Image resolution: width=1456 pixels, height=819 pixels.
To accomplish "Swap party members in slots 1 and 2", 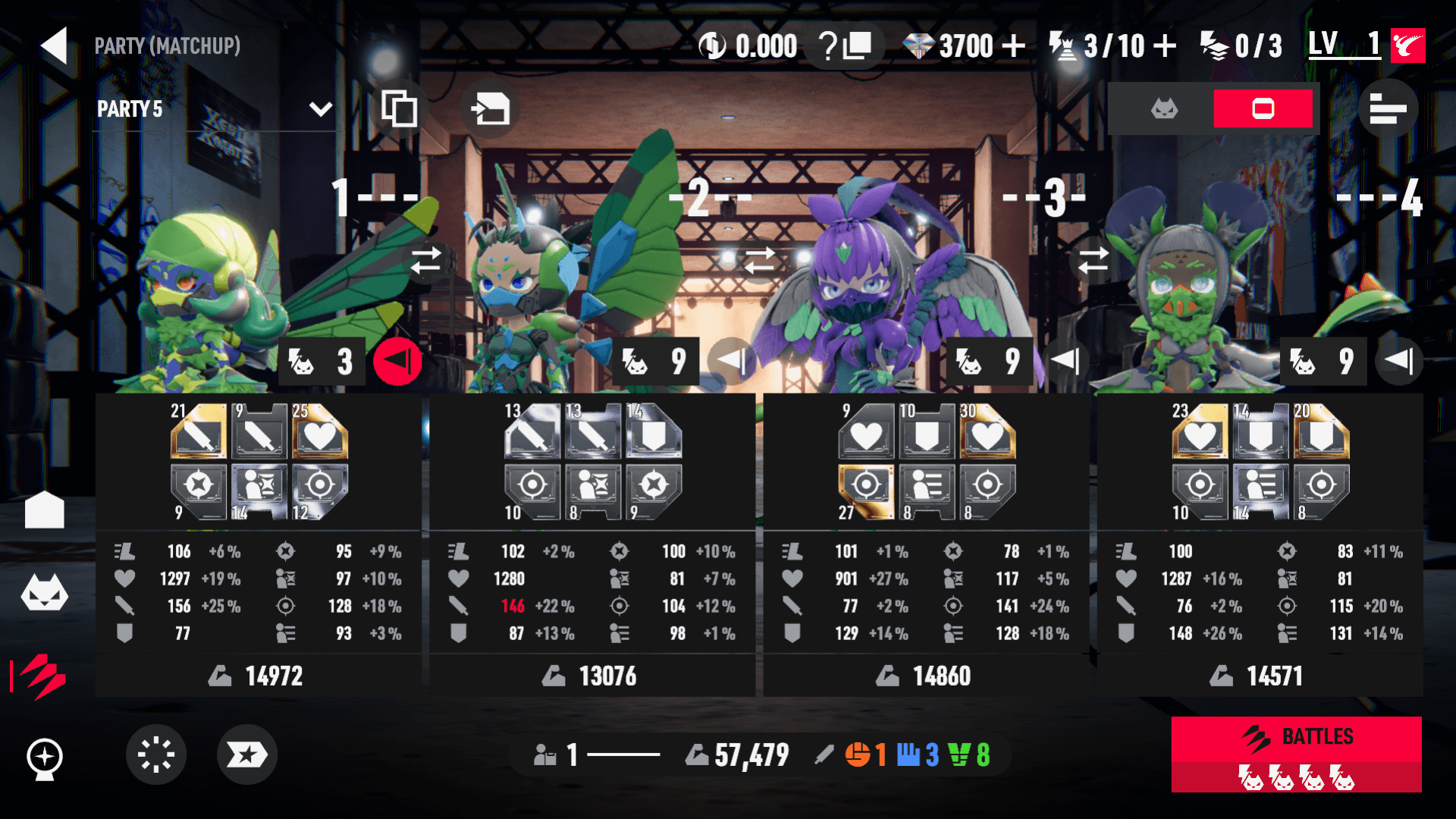I will 426,260.
